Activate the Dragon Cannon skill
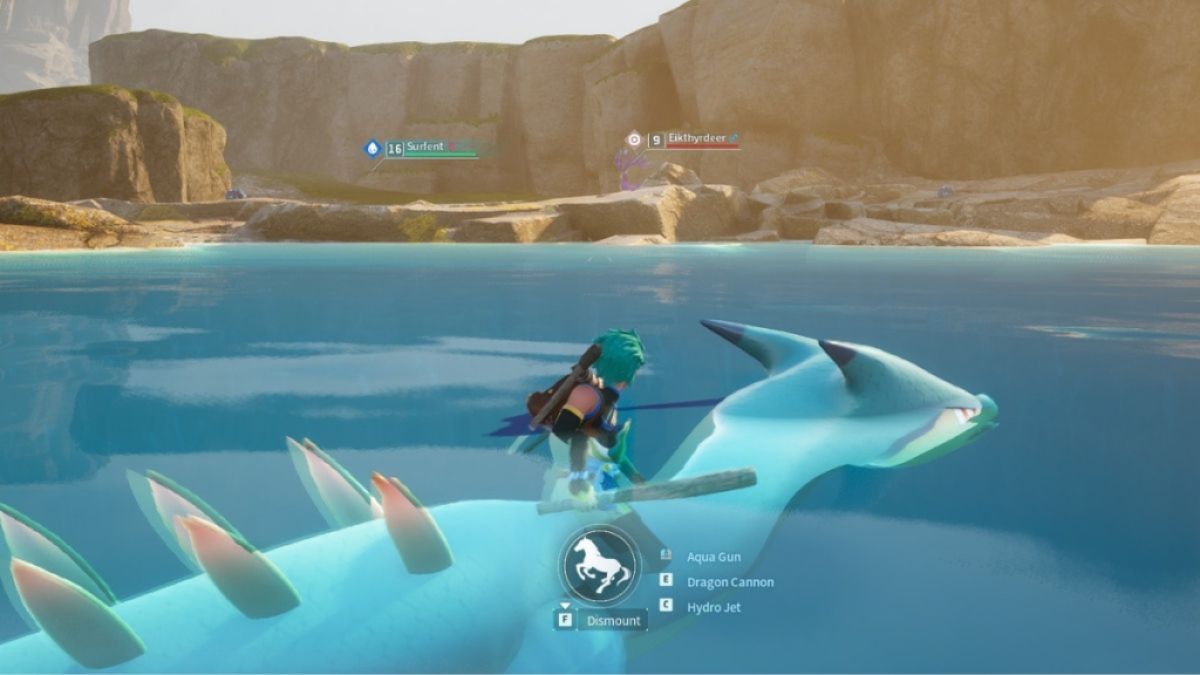1200x675 pixels. tap(729, 582)
